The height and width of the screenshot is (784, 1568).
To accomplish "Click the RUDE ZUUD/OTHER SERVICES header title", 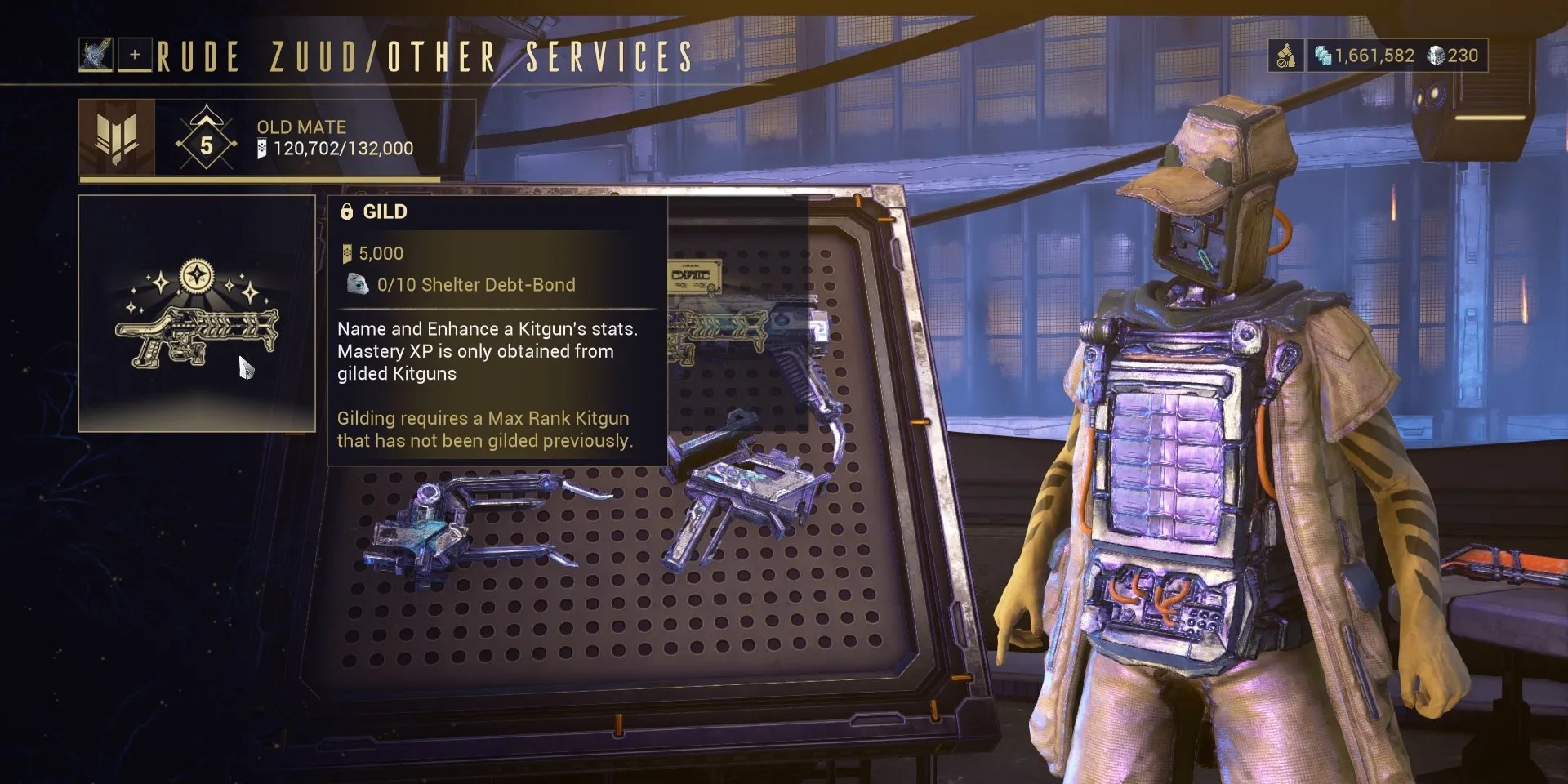I will click(x=421, y=56).
